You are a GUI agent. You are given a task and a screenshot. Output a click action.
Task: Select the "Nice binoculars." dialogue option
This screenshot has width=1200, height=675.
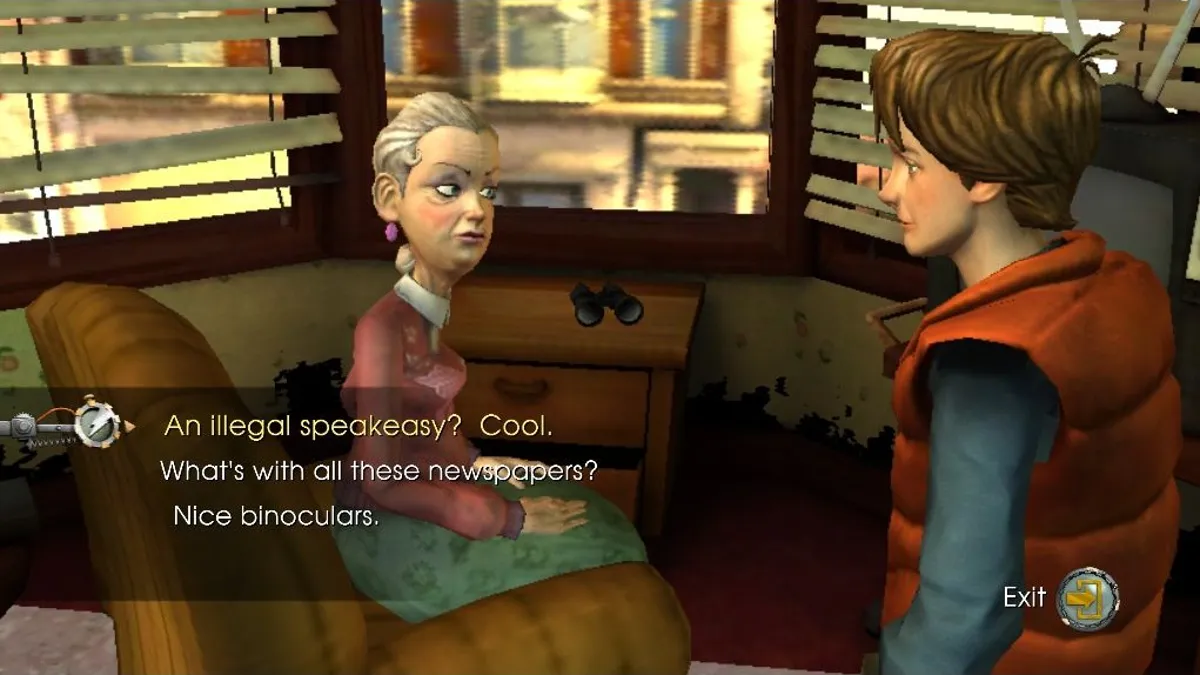pos(276,516)
